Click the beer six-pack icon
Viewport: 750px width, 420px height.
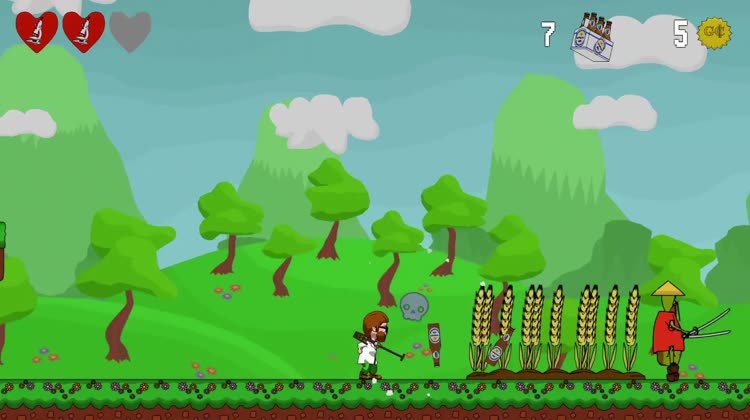[x=592, y=36]
